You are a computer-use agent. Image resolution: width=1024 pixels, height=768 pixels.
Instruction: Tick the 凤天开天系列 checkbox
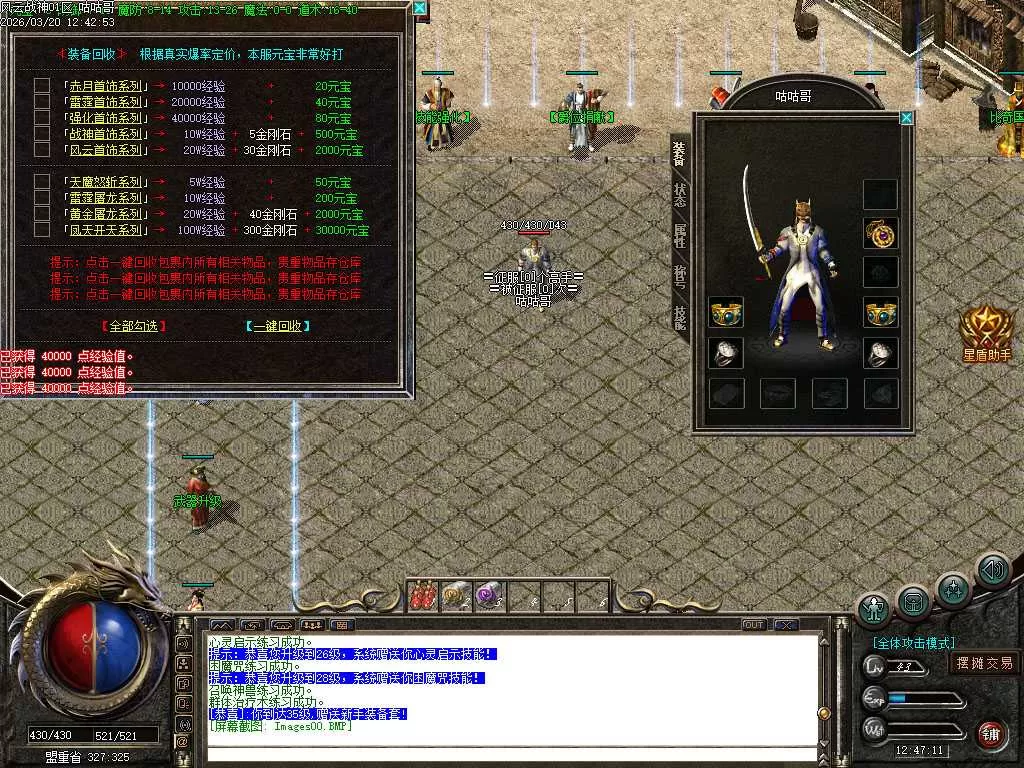pyautogui.click(x=42, y=230)
